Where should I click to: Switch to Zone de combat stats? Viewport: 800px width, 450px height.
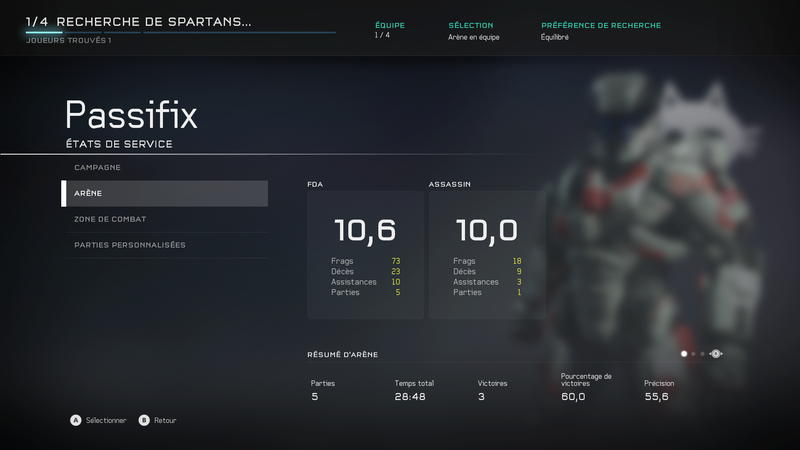tap(165, 219)
